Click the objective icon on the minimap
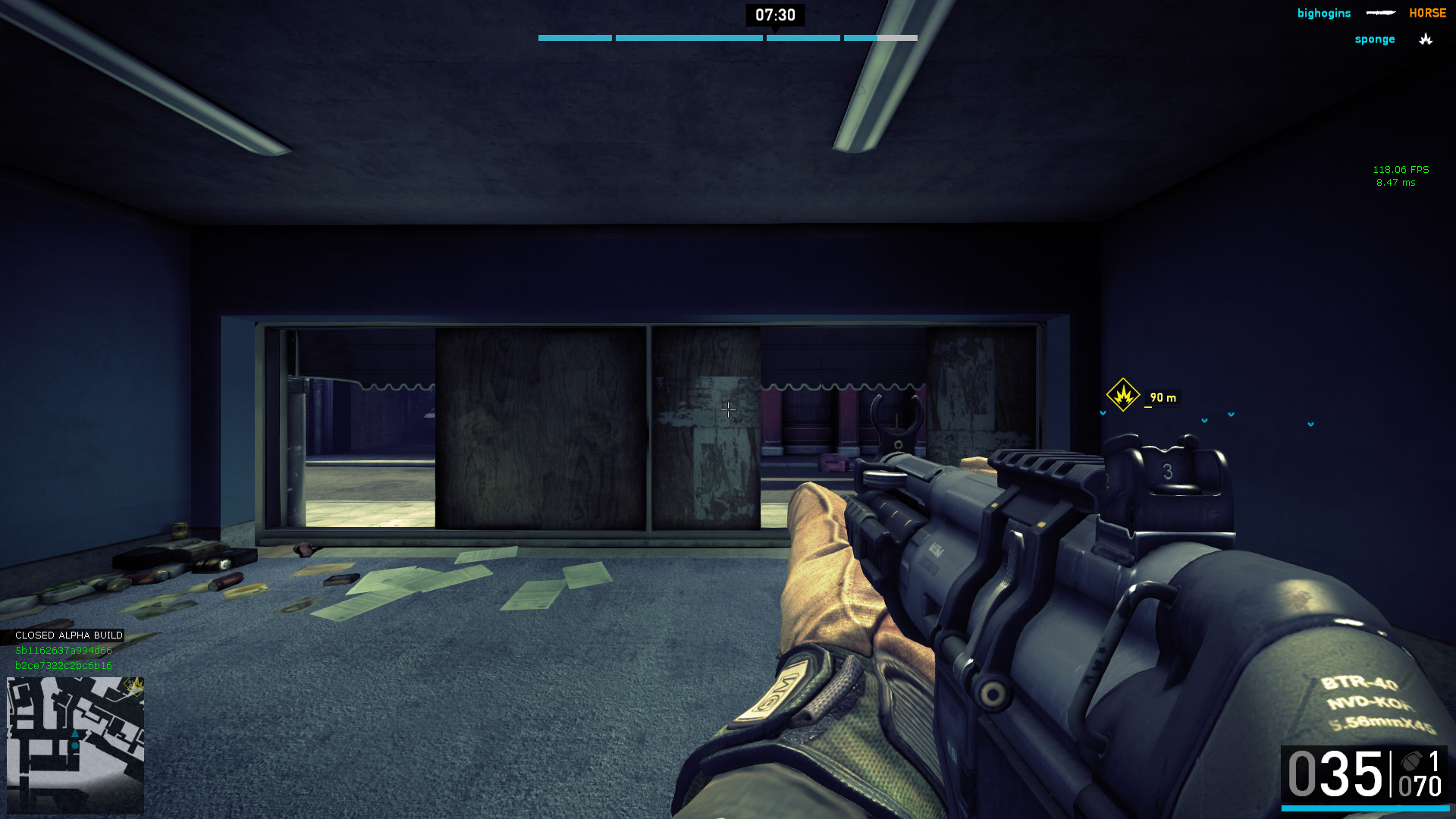The width and height of the screenshot is (1456, 819). coord(134,686)
